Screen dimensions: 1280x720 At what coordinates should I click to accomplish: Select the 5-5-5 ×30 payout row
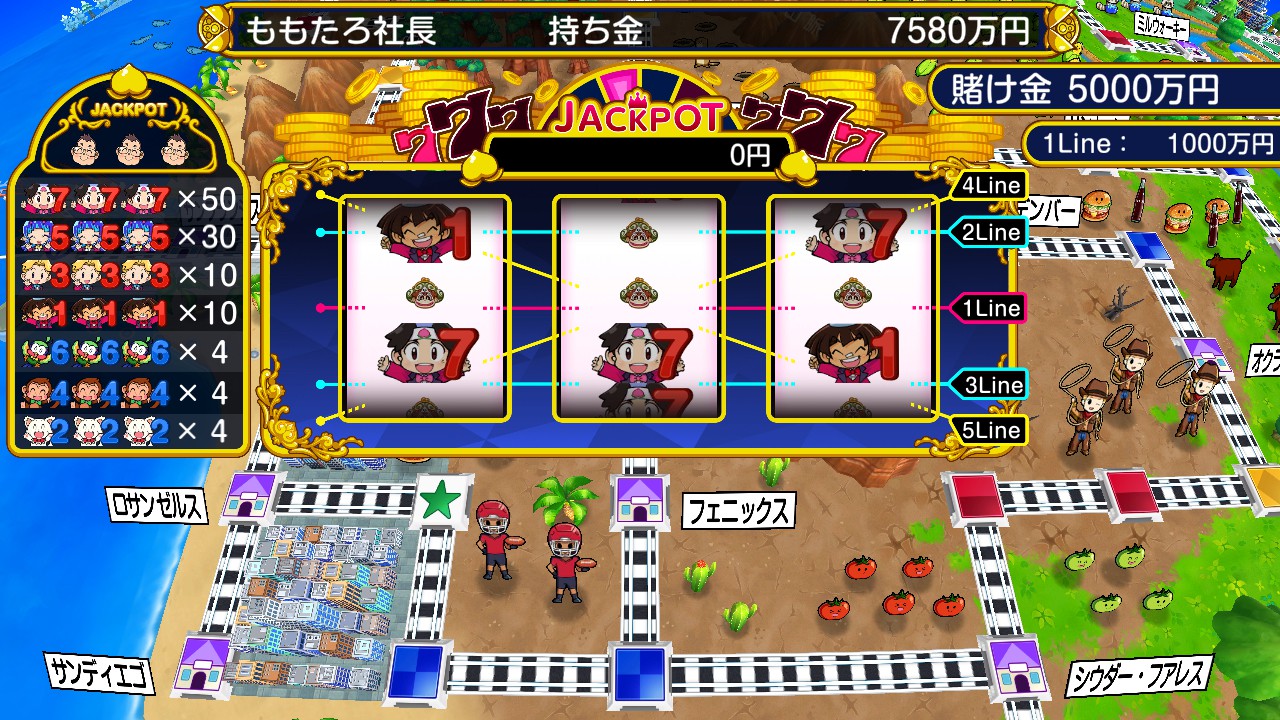click(128, 237)
